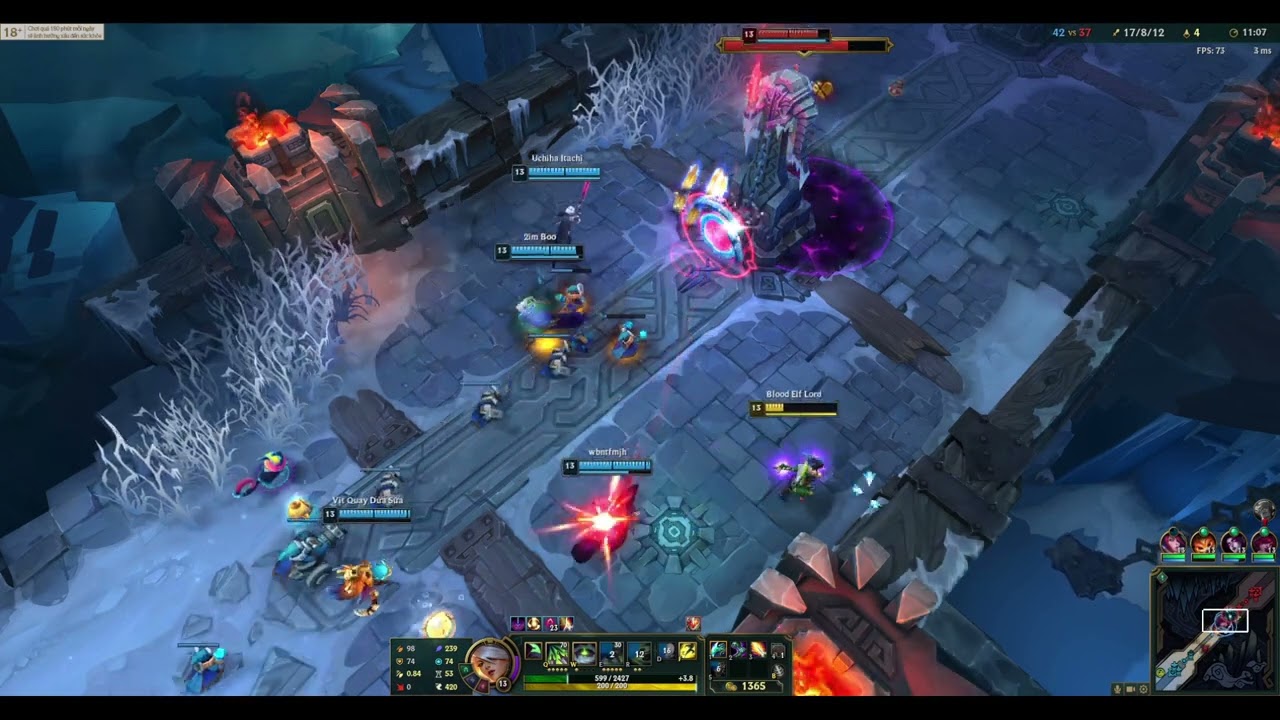
Task: Use the D summoner spell on cooldown
Action: pos(666,652)
